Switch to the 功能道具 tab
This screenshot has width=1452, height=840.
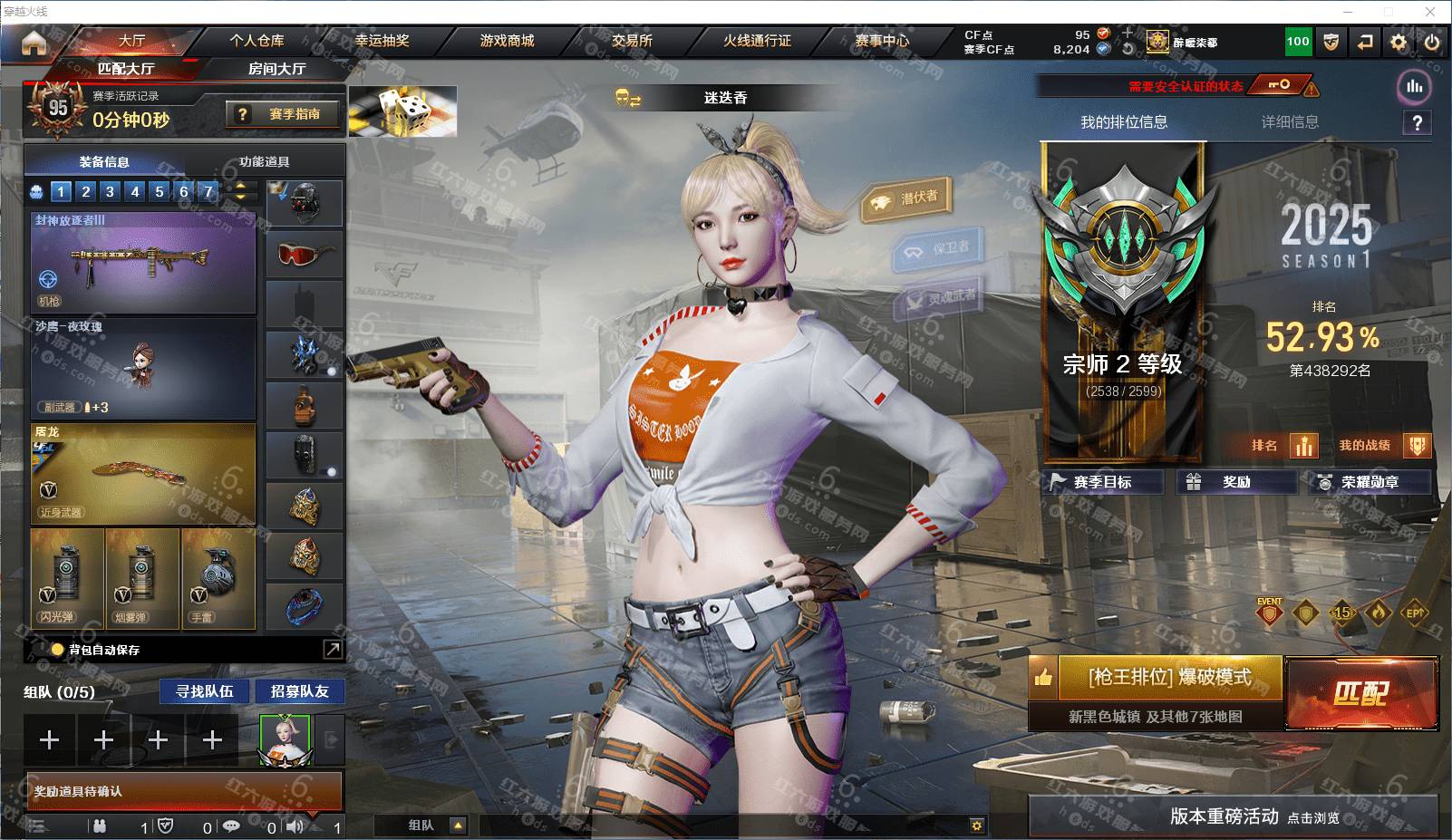pos(264,162)
